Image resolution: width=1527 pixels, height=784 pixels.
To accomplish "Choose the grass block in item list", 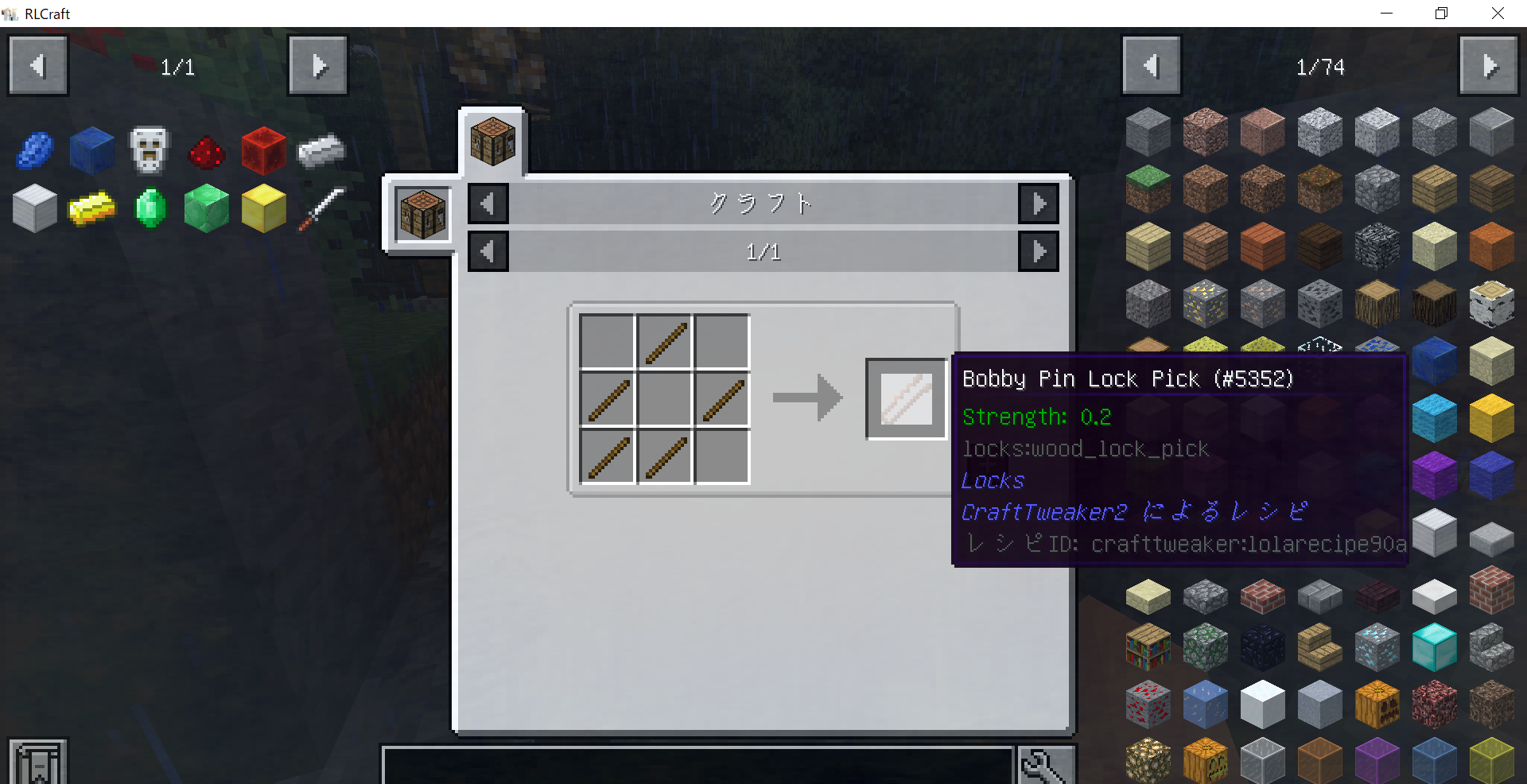I will click(1148, 188).
